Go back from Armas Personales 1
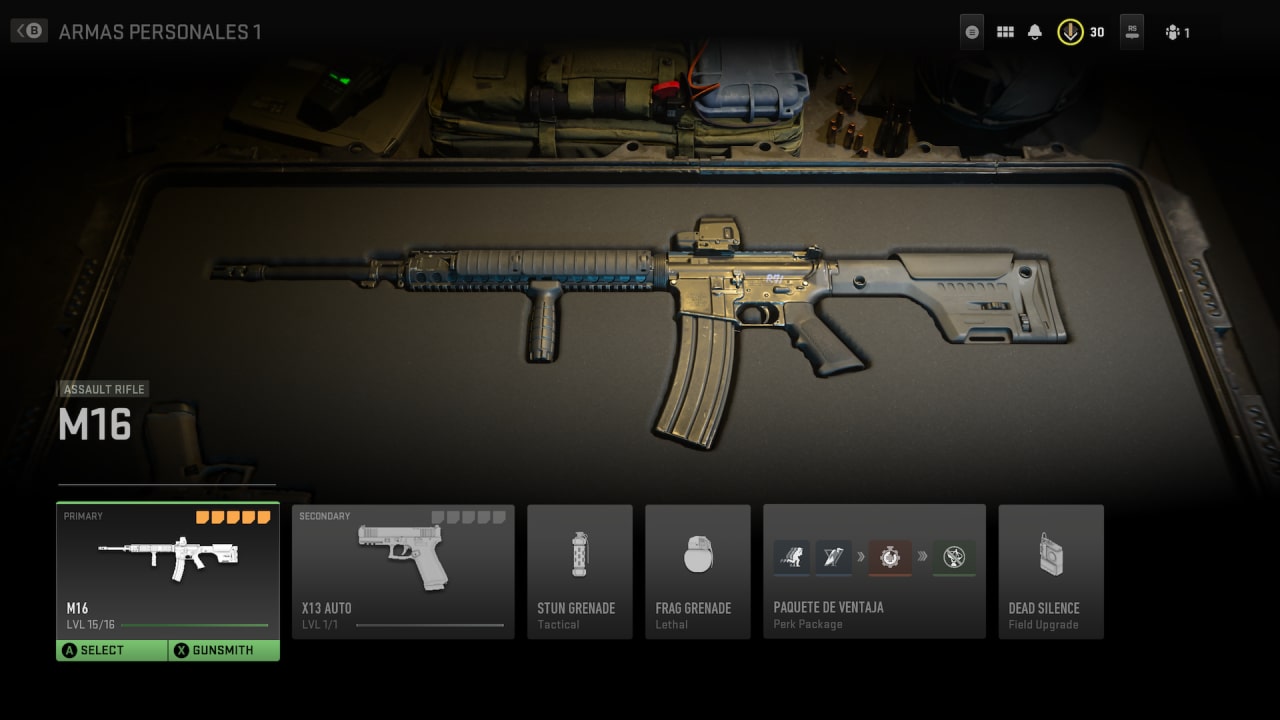Image resolution: width=1280 pixels, height=720 pixels. pos(30,31)
